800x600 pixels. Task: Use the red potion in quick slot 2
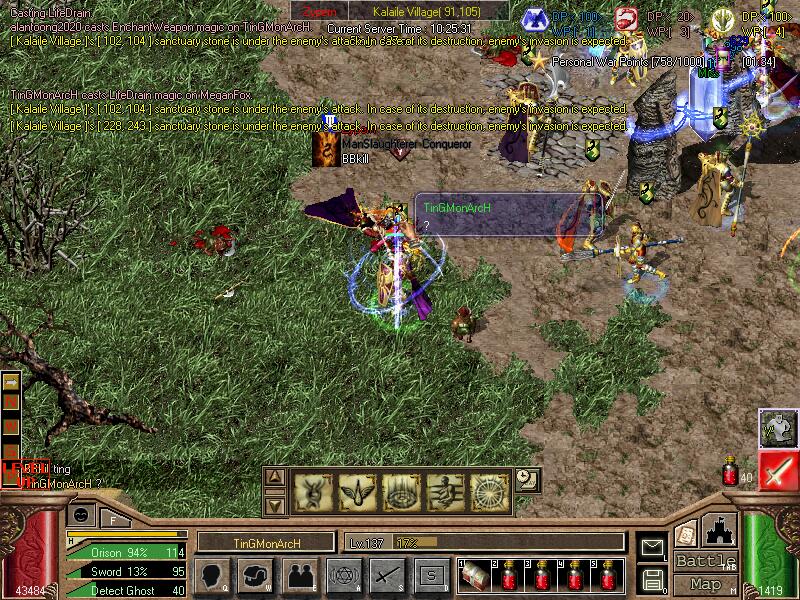click(x=510, y=576)
